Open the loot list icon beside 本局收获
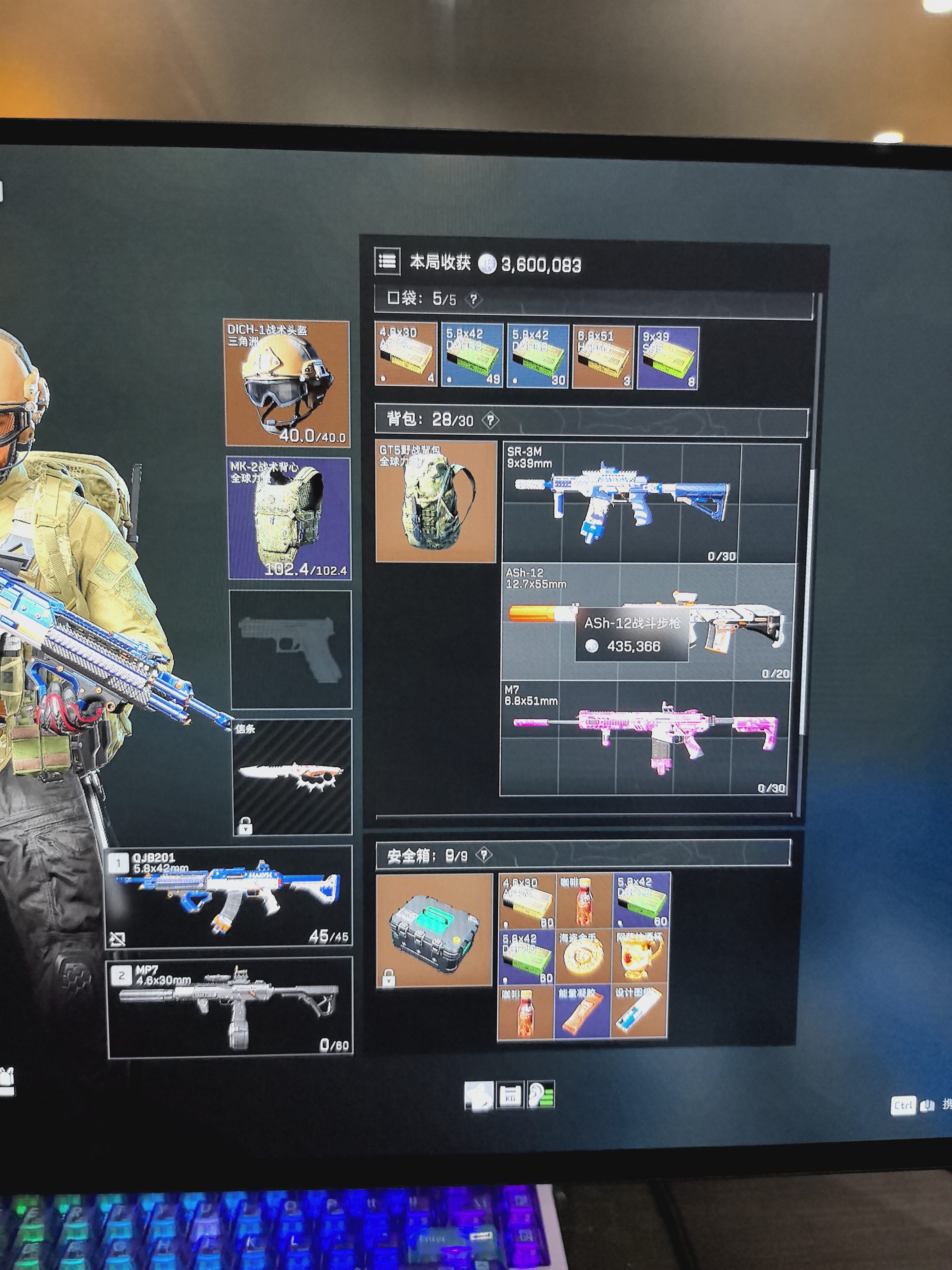The image size is (952, 1270). click(387, 262)
